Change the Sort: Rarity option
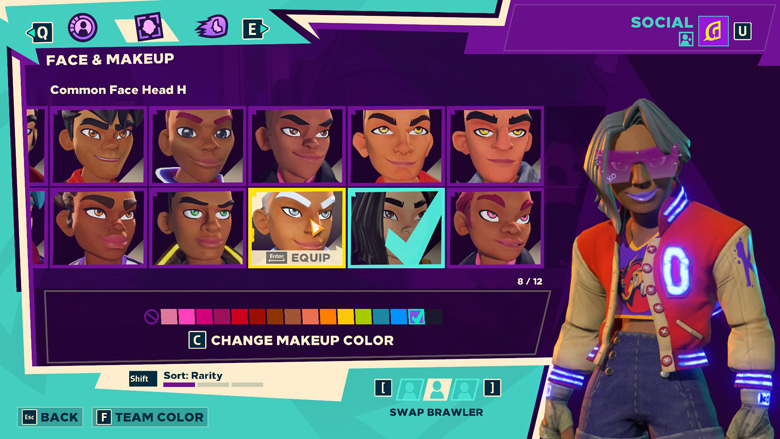Screen dimensions: 780x439 192,377
